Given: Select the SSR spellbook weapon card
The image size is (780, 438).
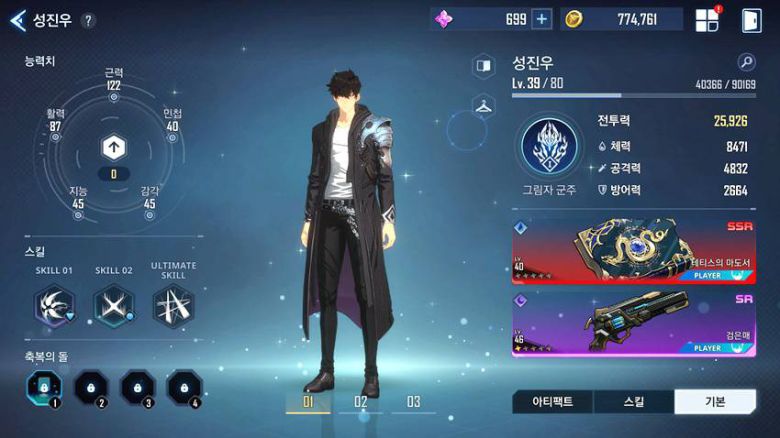Looking at the screenshot, I should (633, 250).
